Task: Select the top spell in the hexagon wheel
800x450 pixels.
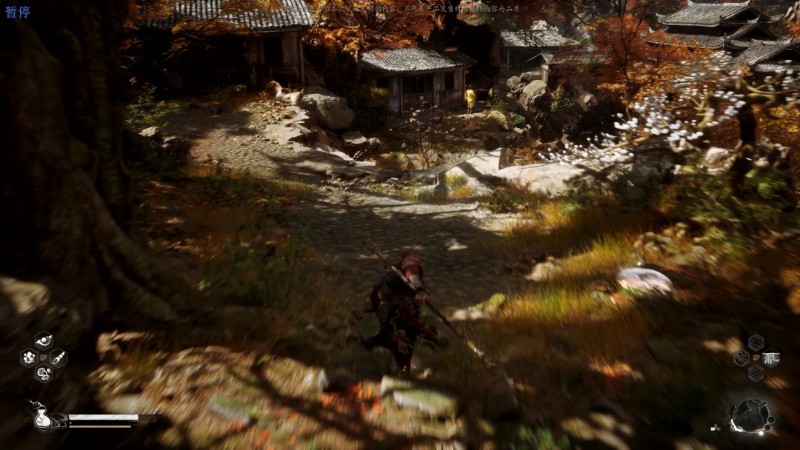Action: pos(43,340)
